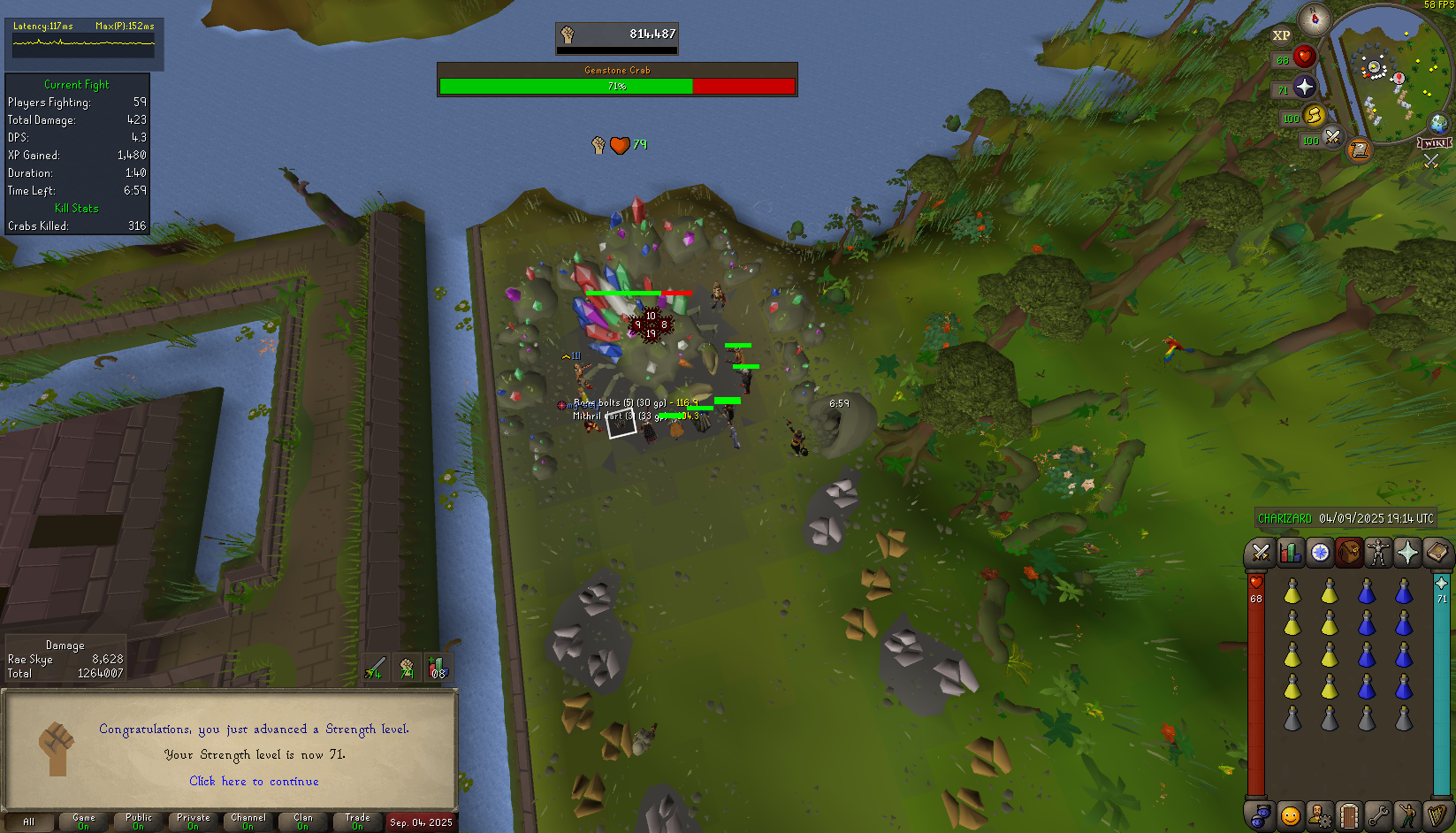Switch to the Skills tab
Viewport: 1456px width, 833px height.
point(1291,553)
